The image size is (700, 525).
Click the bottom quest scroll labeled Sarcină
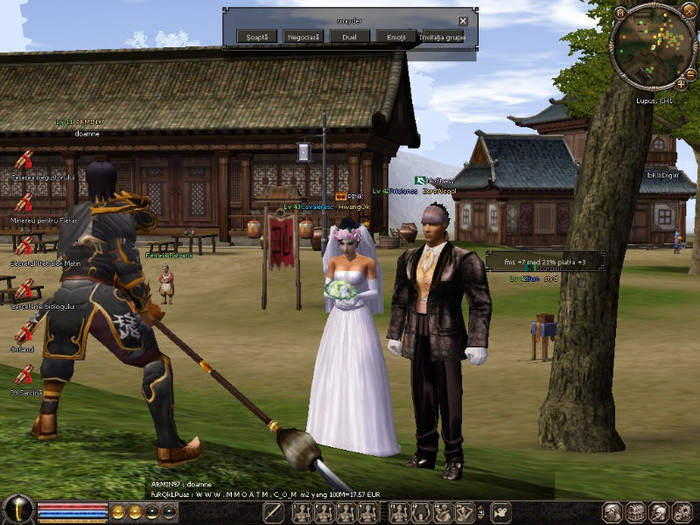(24, 376)
